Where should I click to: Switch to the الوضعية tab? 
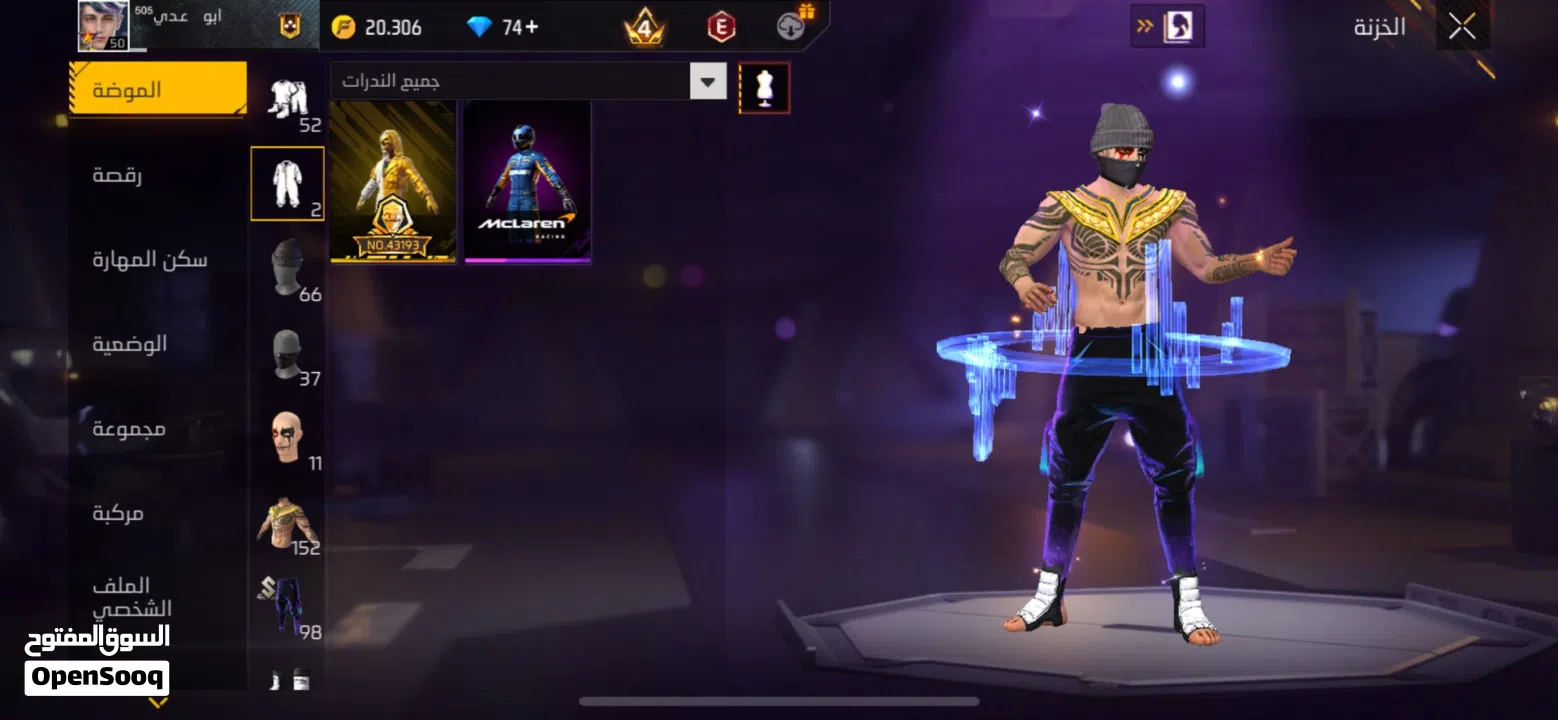[x=130, y=344]
